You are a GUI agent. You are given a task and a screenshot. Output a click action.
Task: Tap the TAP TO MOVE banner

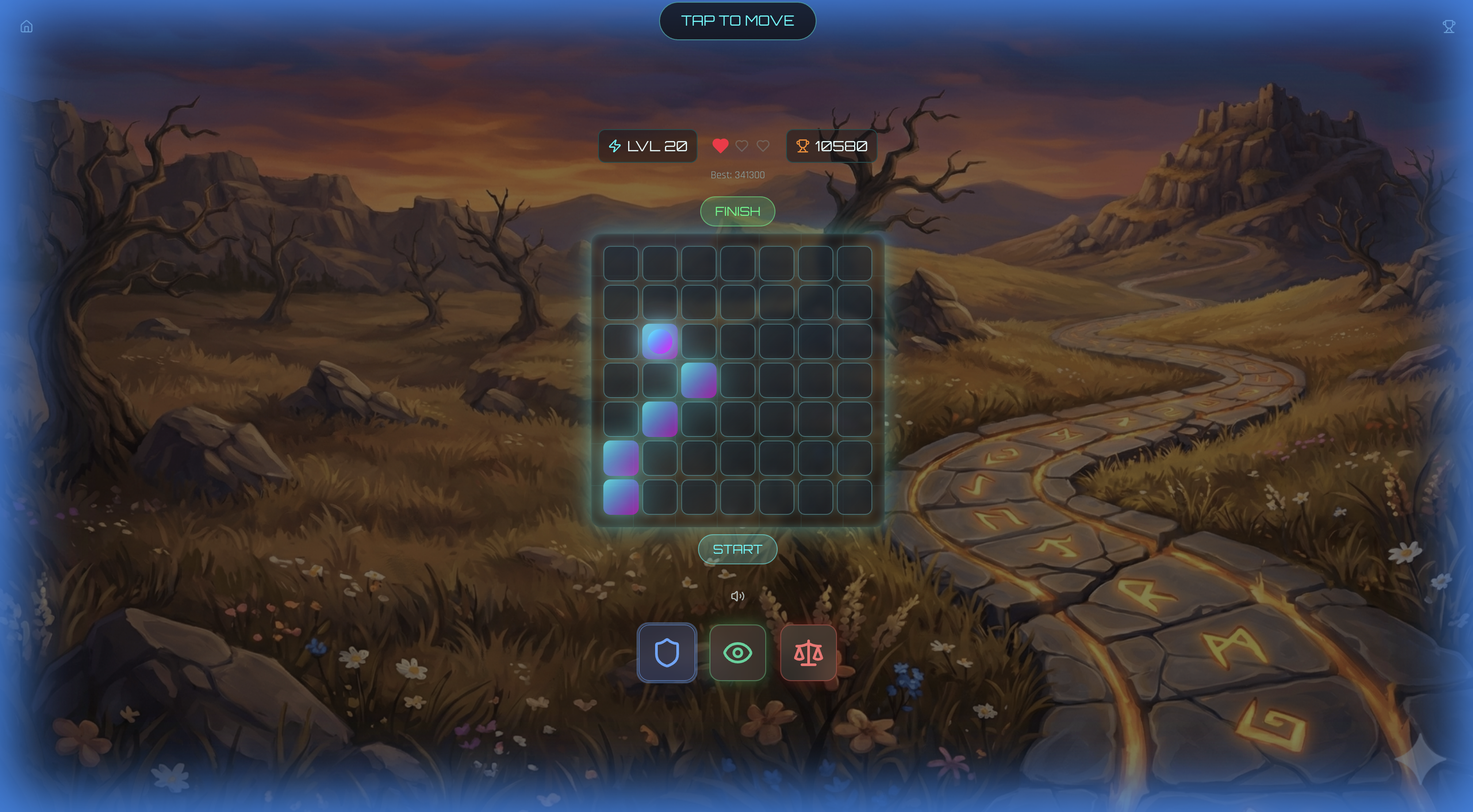click(737, 21)
